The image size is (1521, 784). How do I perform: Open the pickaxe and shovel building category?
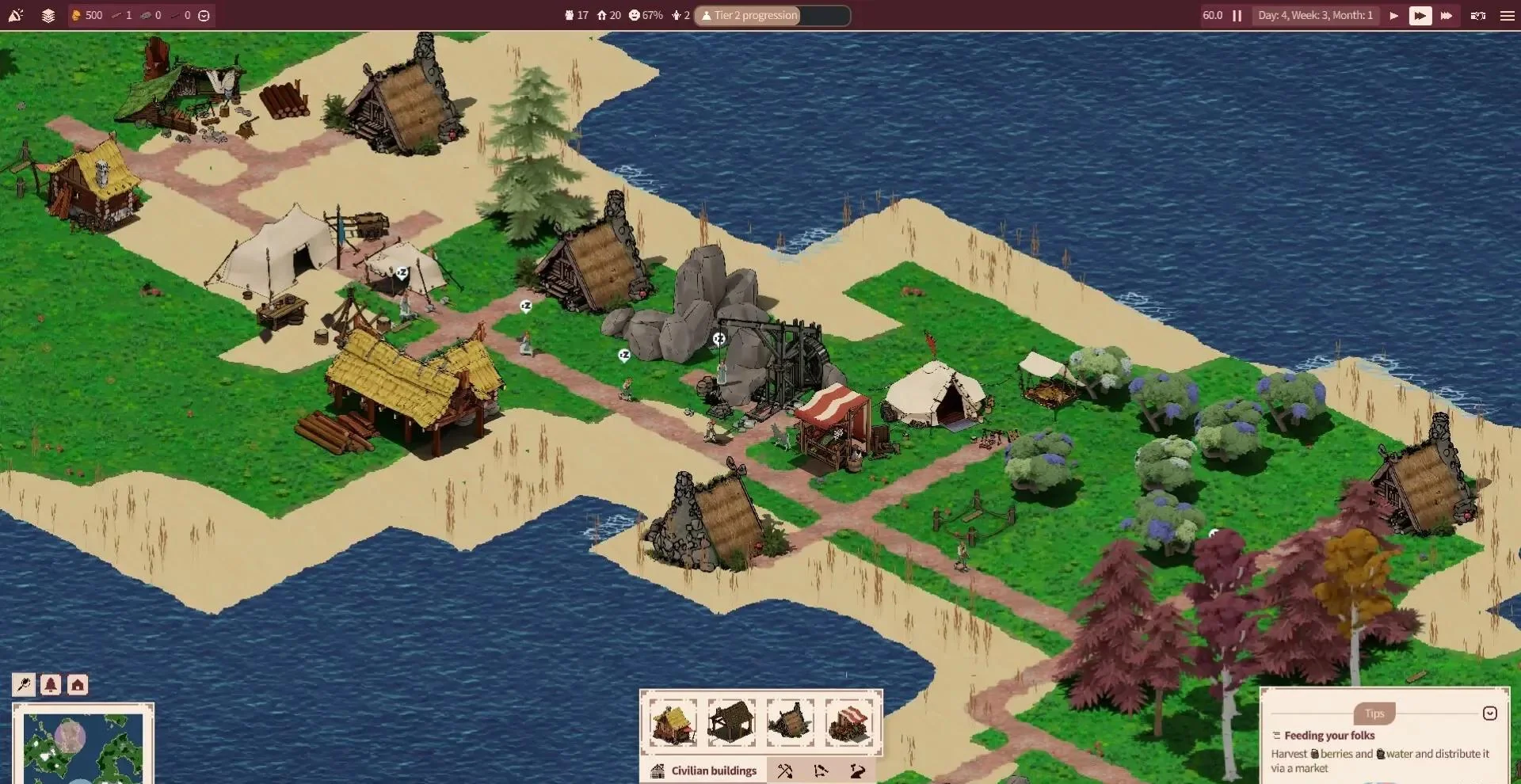click(x=785, y=771)
